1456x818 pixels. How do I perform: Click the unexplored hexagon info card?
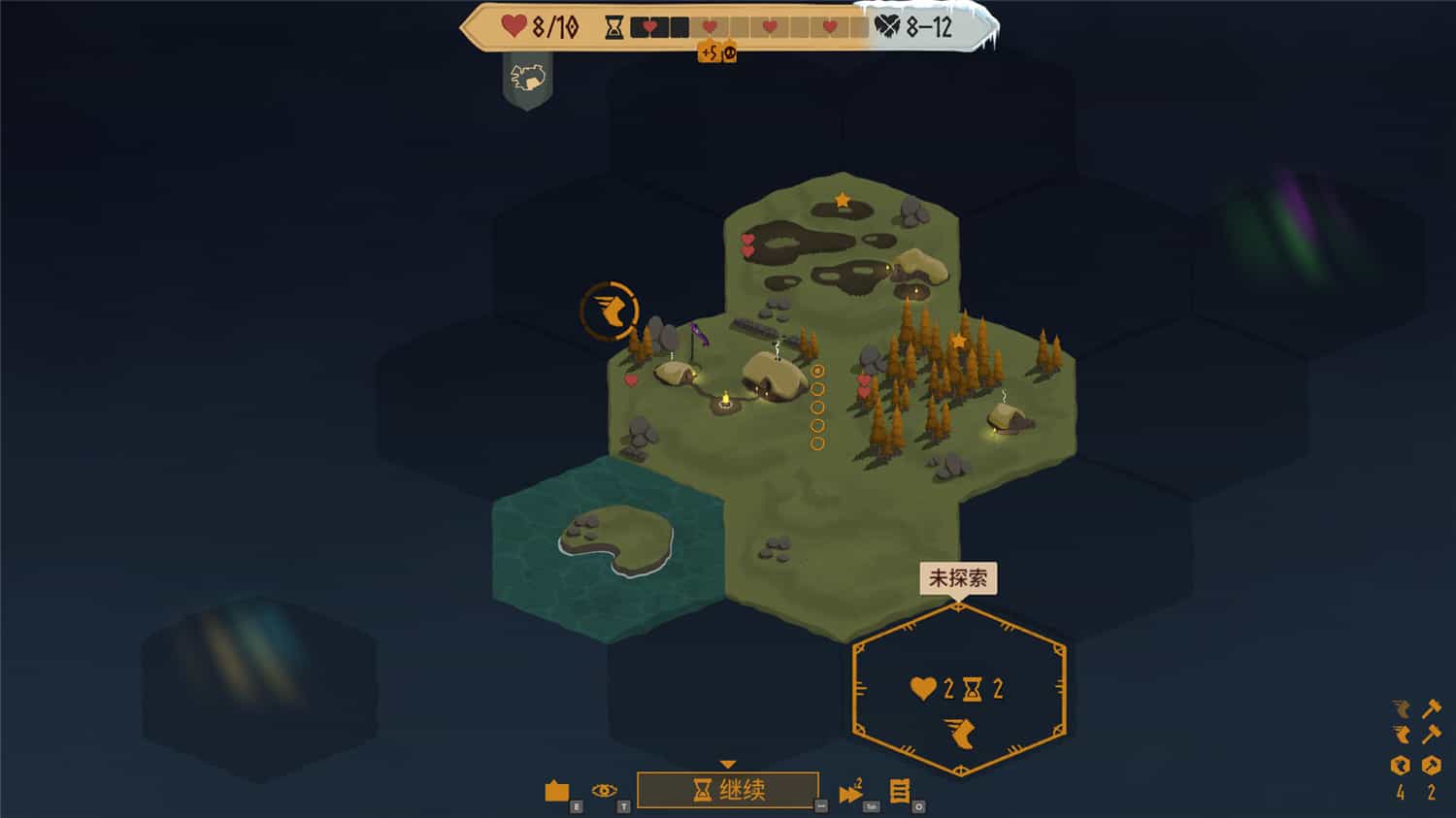(957, 689)
